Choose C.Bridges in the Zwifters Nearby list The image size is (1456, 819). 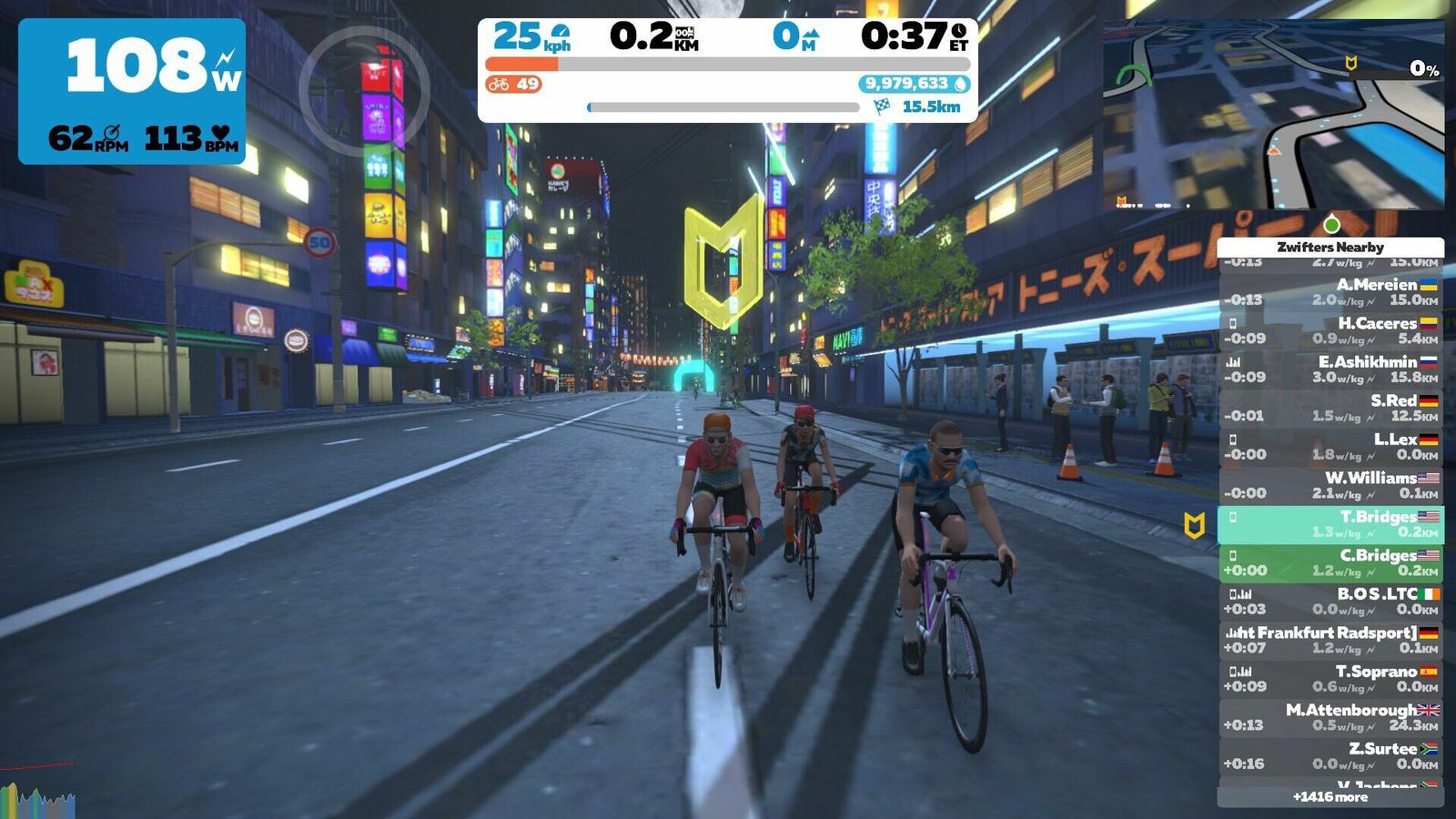tap(1330, 562)
